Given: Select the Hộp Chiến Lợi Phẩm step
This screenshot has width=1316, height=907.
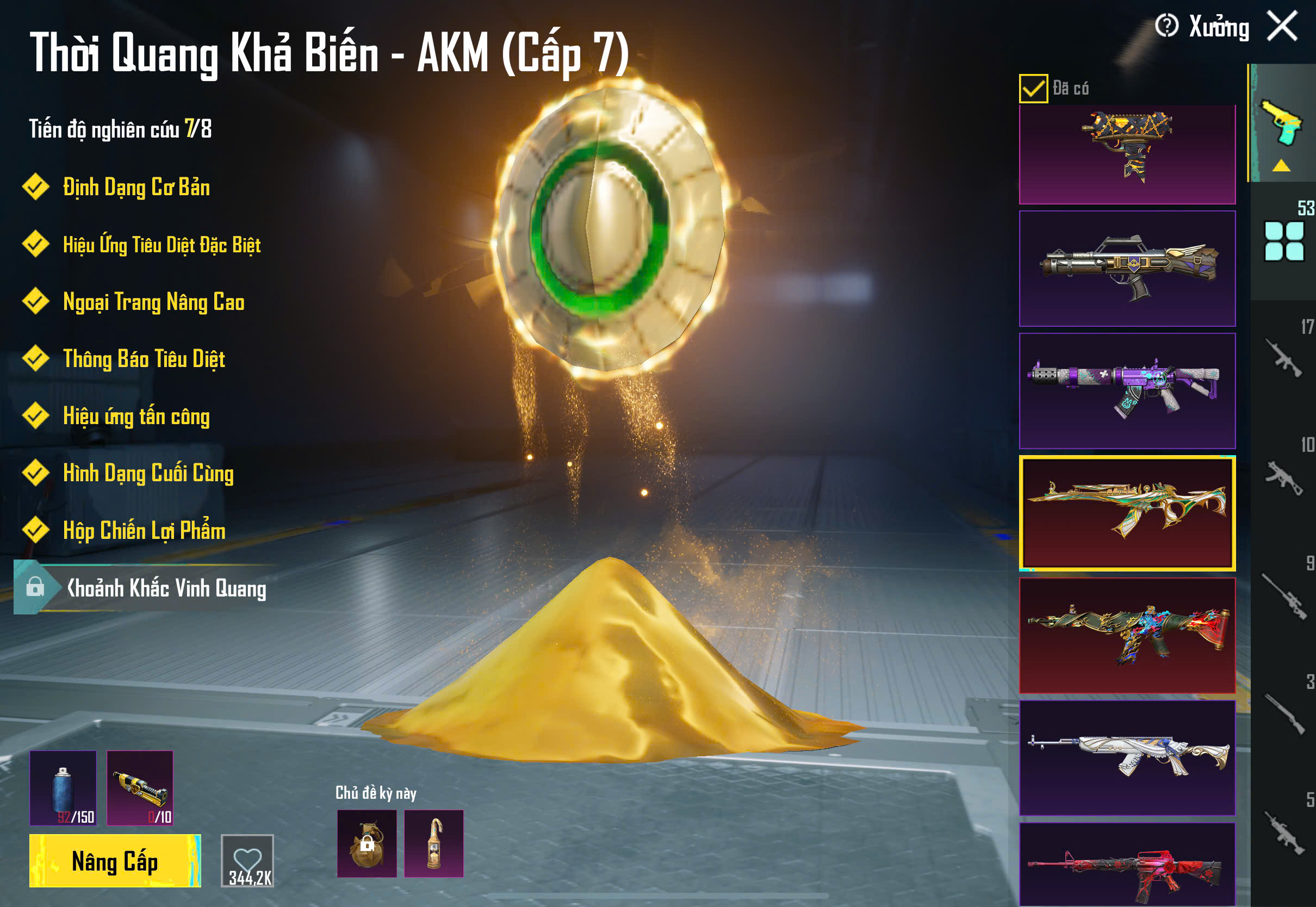Looking at the screenshot, I should [144, 531].
